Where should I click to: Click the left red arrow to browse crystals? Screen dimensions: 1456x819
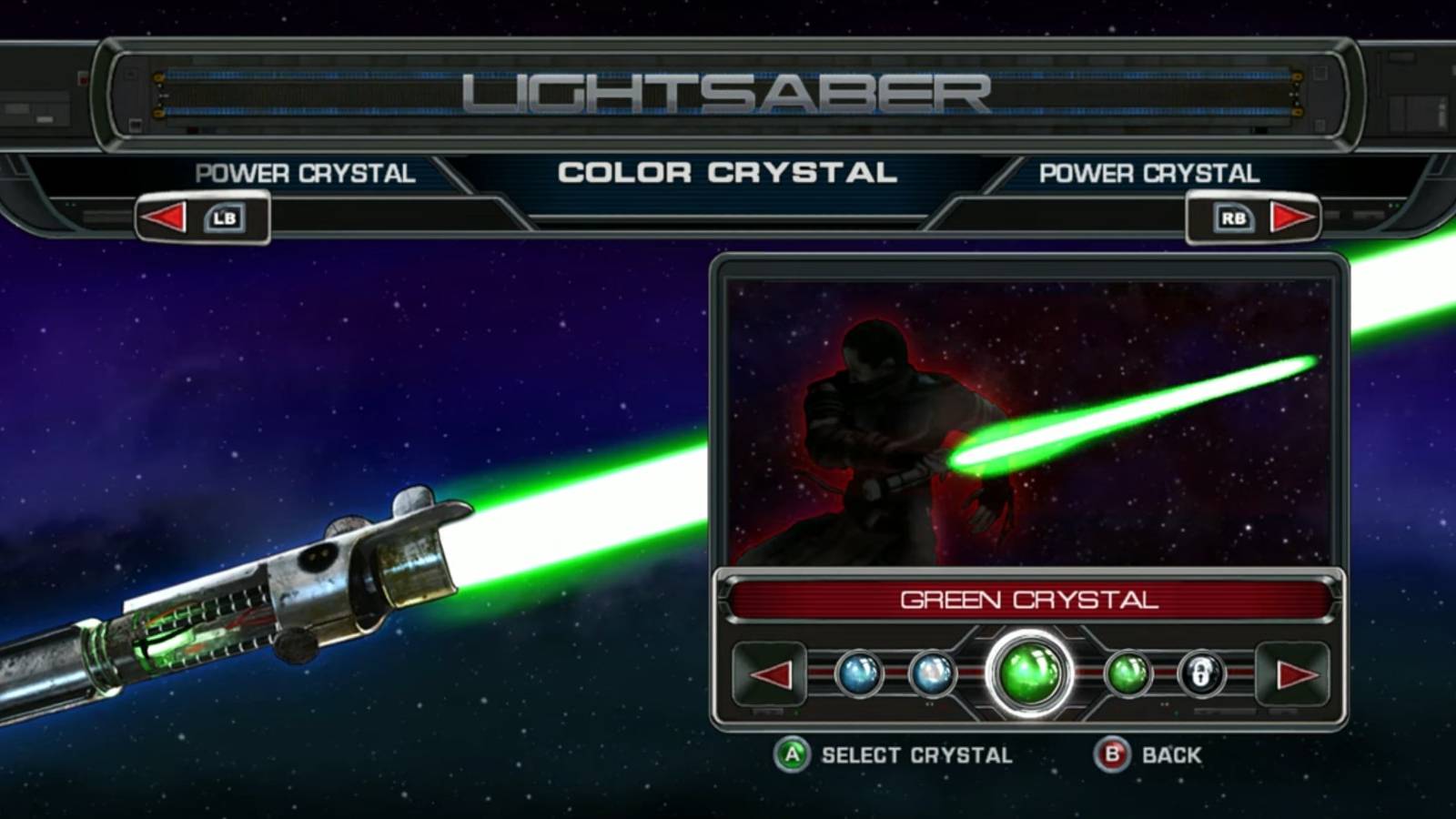click(772, 677)
